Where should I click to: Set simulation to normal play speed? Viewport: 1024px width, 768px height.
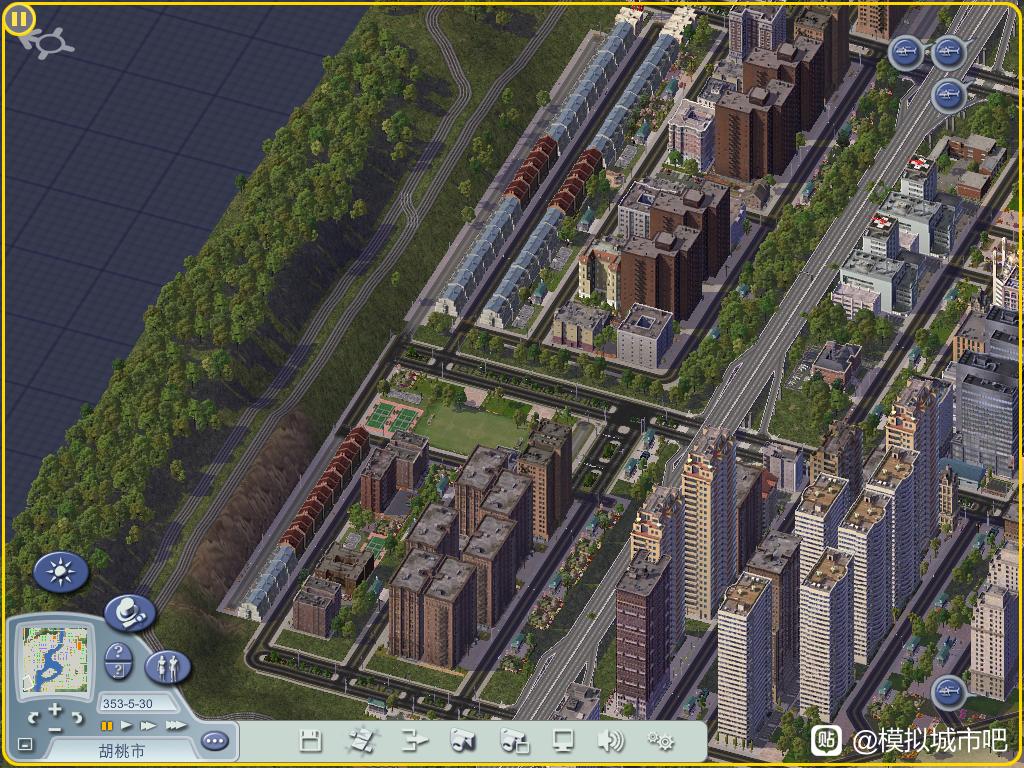pyautogui.click(x=127, y=725)
